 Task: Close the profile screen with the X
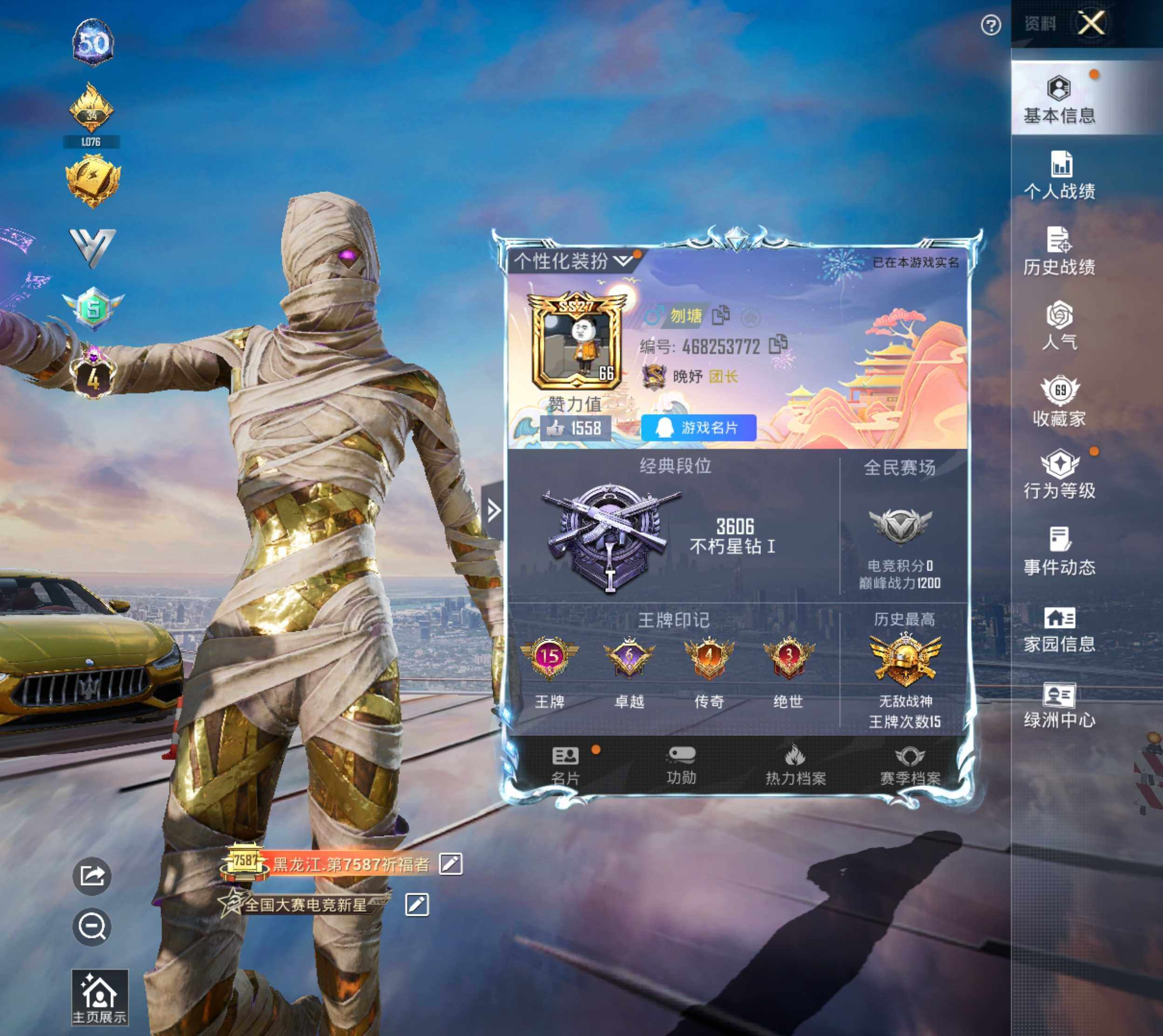tap(1090, 24)
